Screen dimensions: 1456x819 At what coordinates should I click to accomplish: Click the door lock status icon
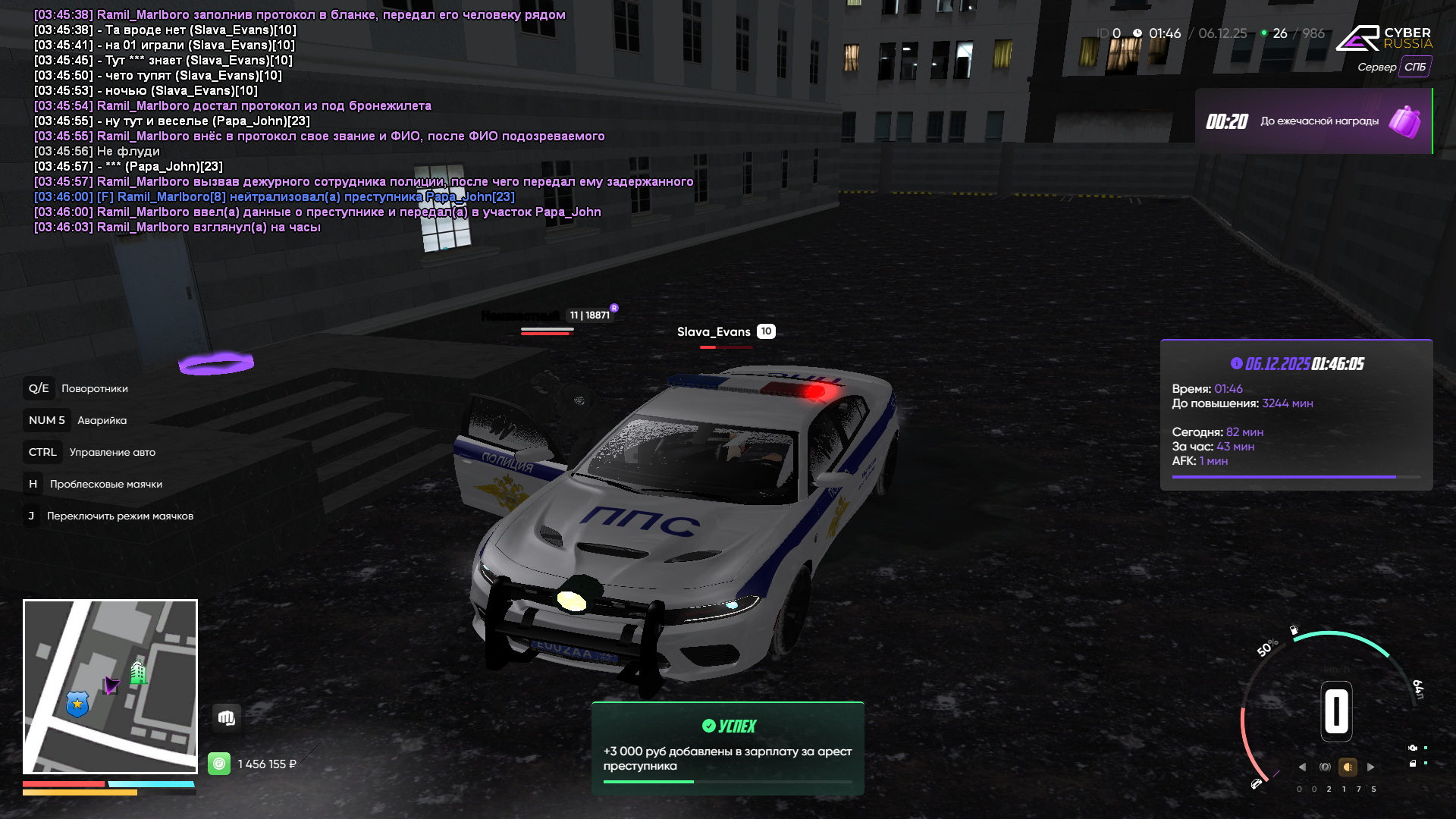[x=1413, y=764]
